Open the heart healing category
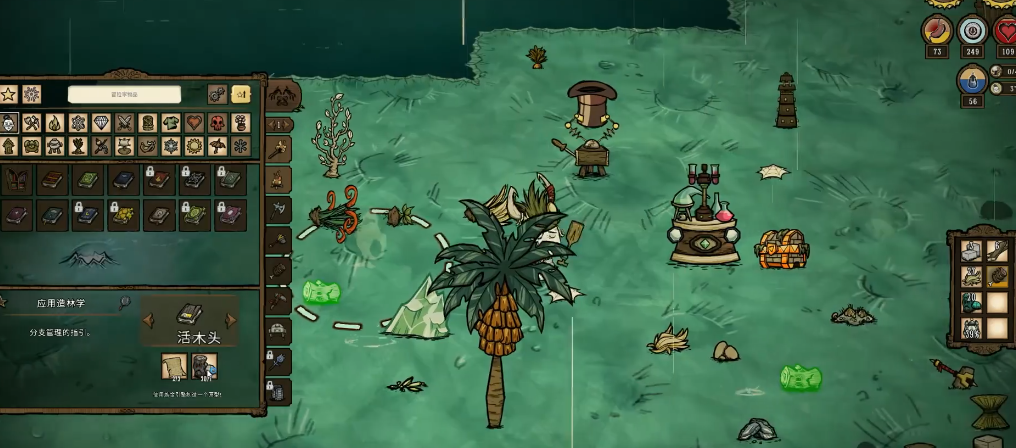Image resolution: width=1016 pixels, height=448 pixels. [x=193, y=123]
